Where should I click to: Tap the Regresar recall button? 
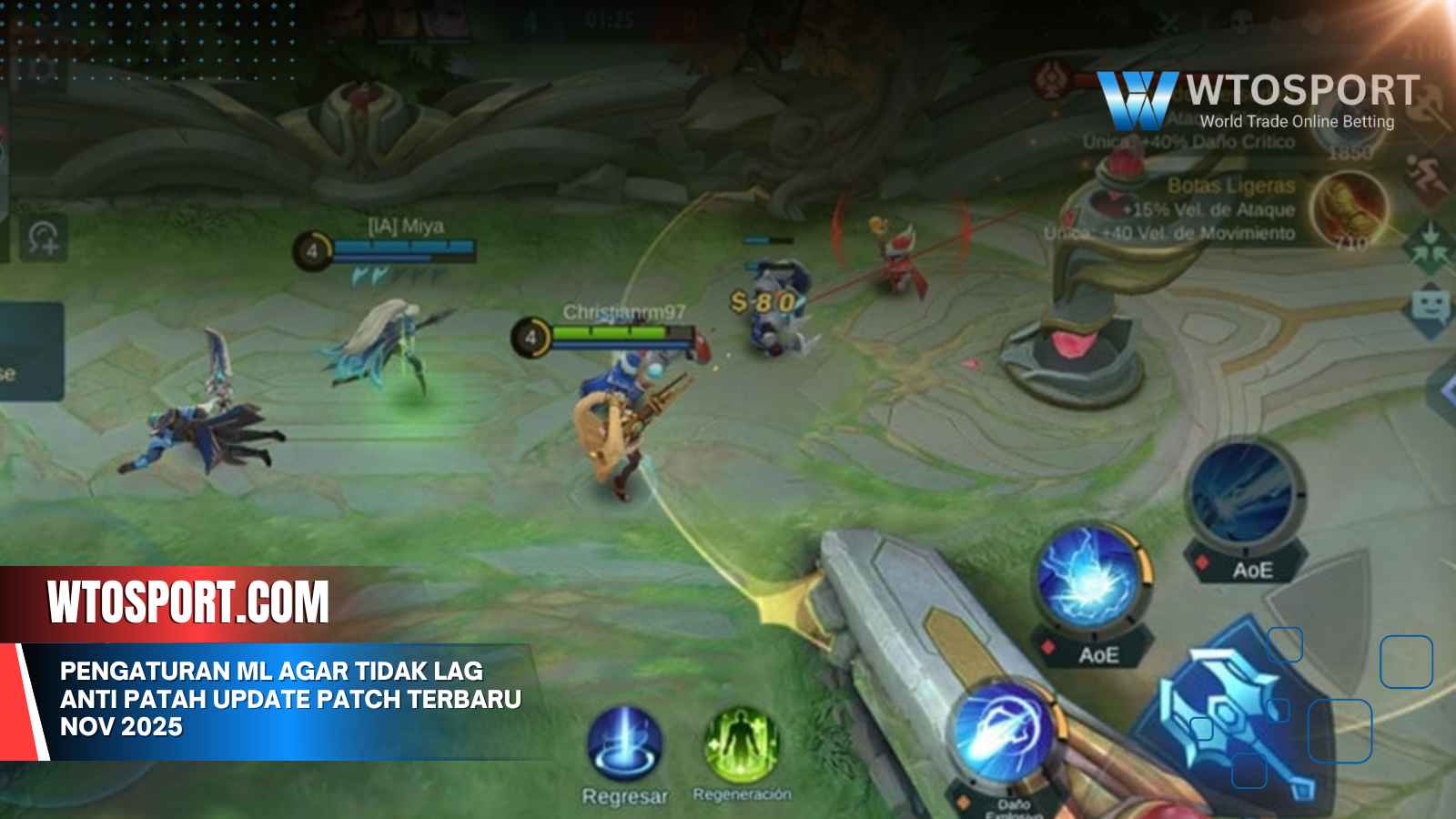(624, 745)
